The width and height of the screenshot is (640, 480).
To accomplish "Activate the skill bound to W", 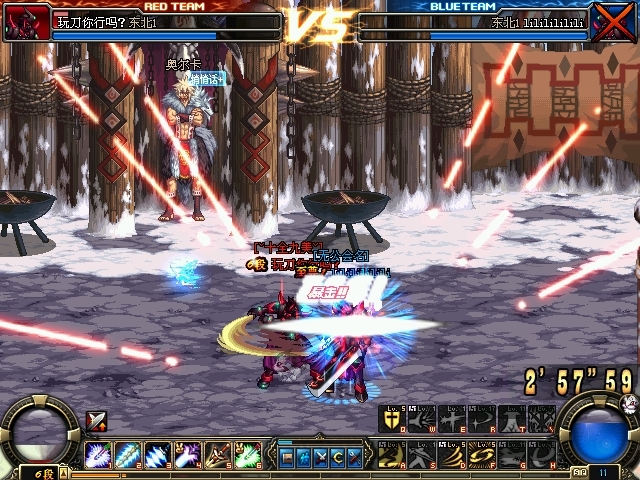I will 423,419.
